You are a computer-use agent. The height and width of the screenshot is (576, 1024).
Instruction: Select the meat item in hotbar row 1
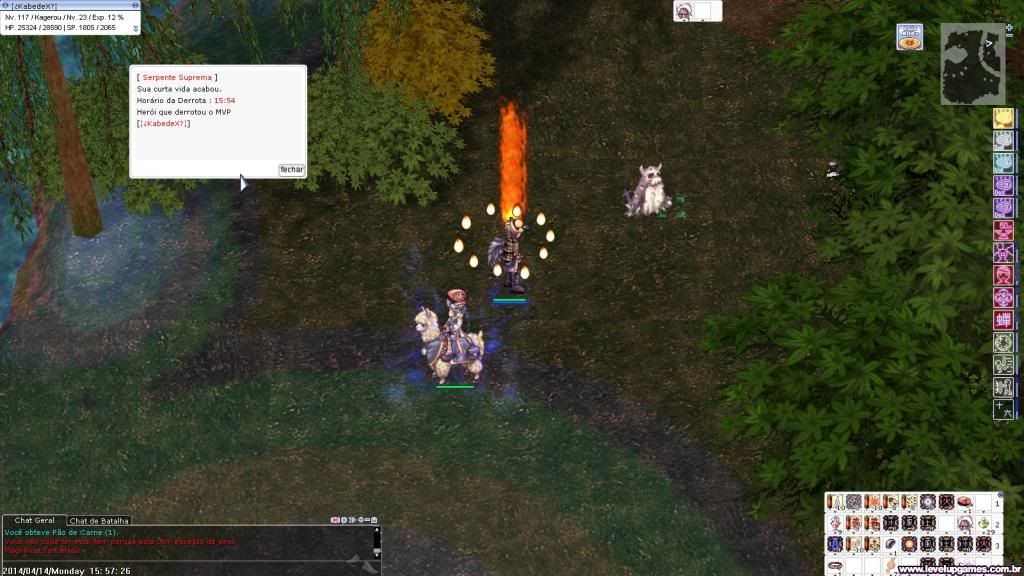tap(964, 502)
